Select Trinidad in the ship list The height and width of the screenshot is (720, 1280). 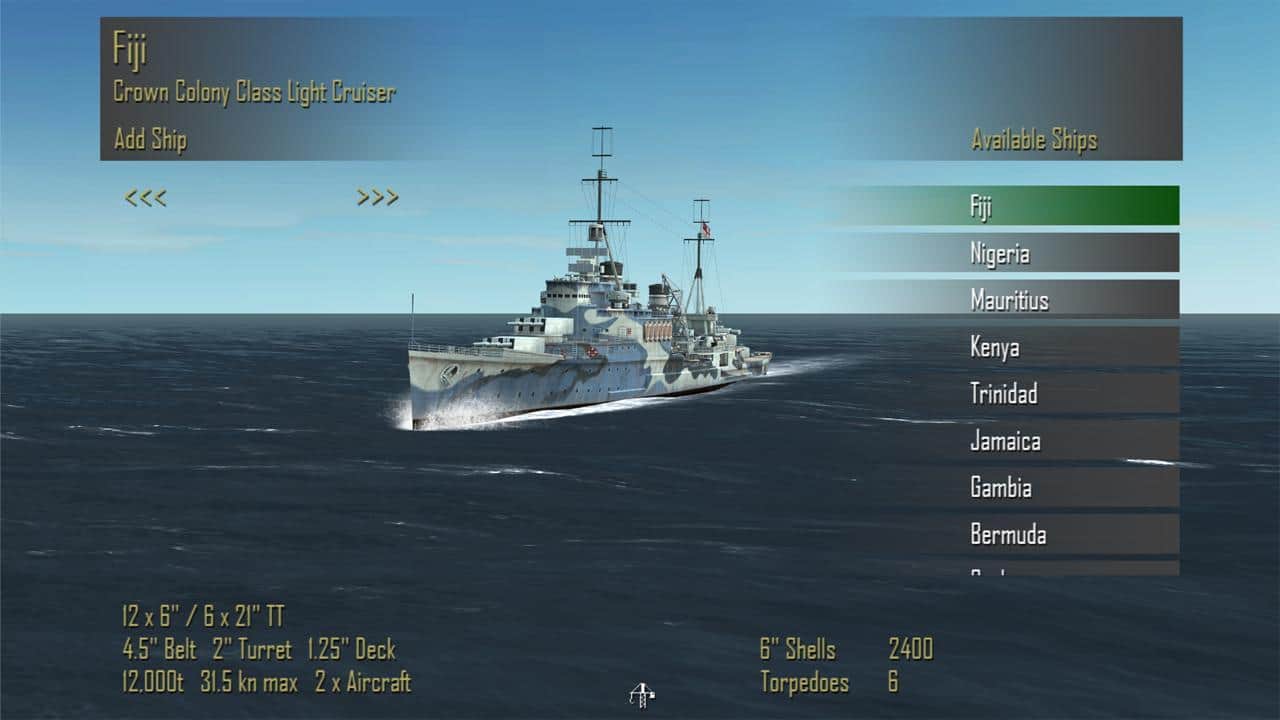(x=1003, y=394)
